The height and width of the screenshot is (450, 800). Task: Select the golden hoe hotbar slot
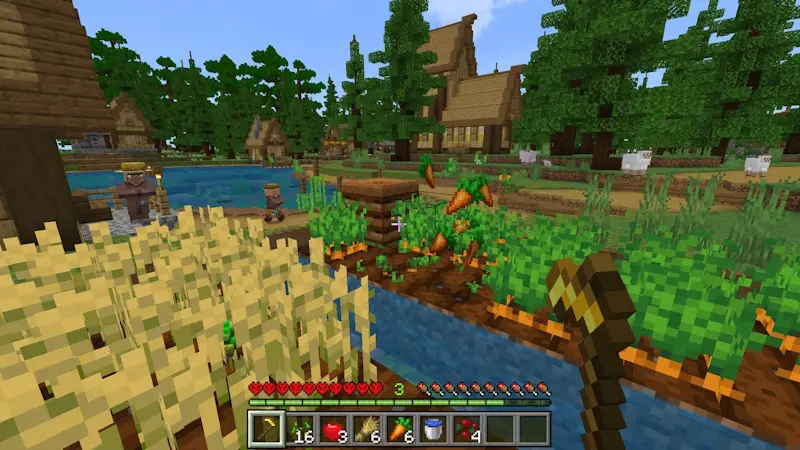267,429
